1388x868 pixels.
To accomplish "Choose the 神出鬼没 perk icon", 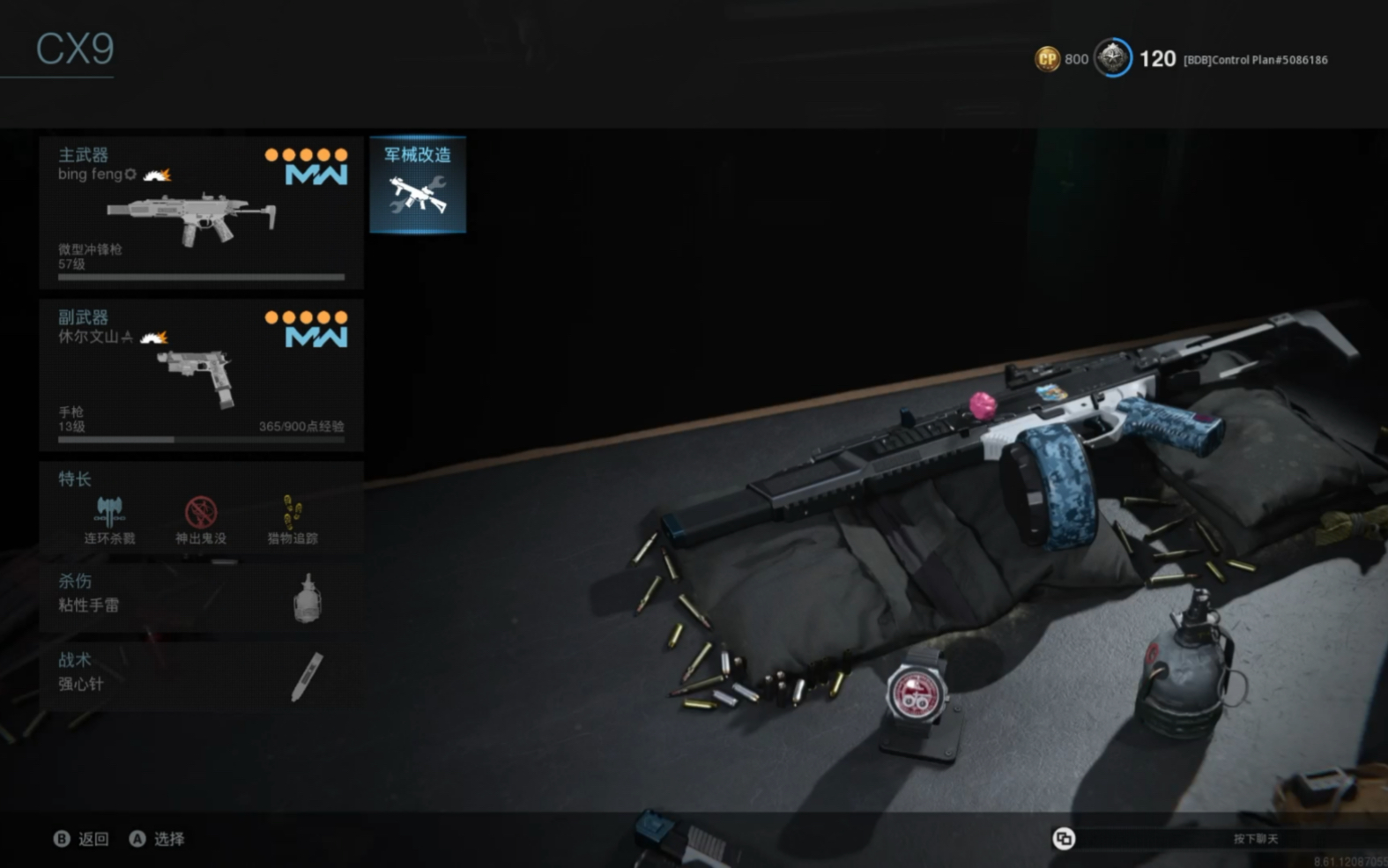I will coord(201,512).
